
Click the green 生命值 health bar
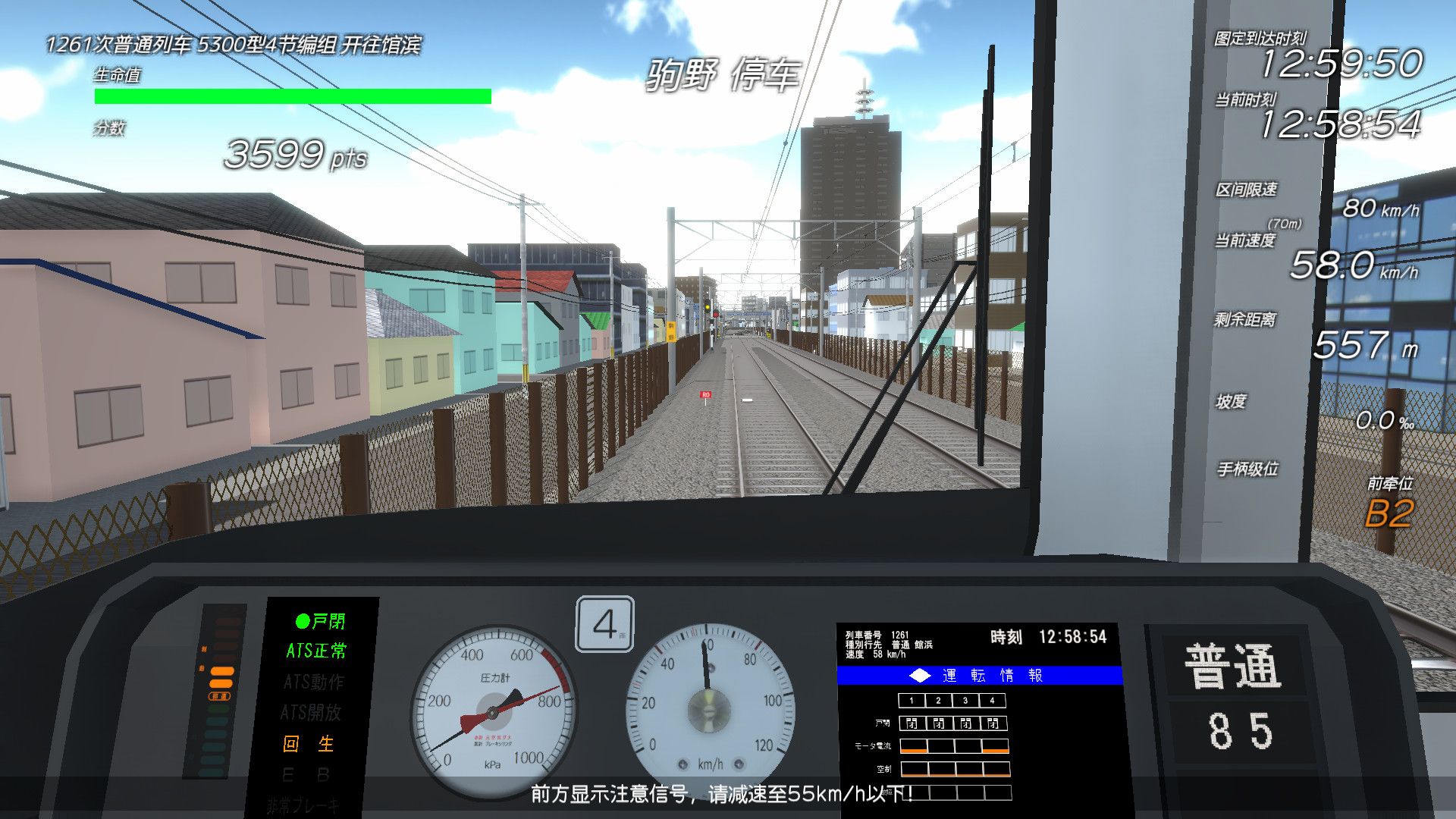pyautogui.click(x=290, y=94)
